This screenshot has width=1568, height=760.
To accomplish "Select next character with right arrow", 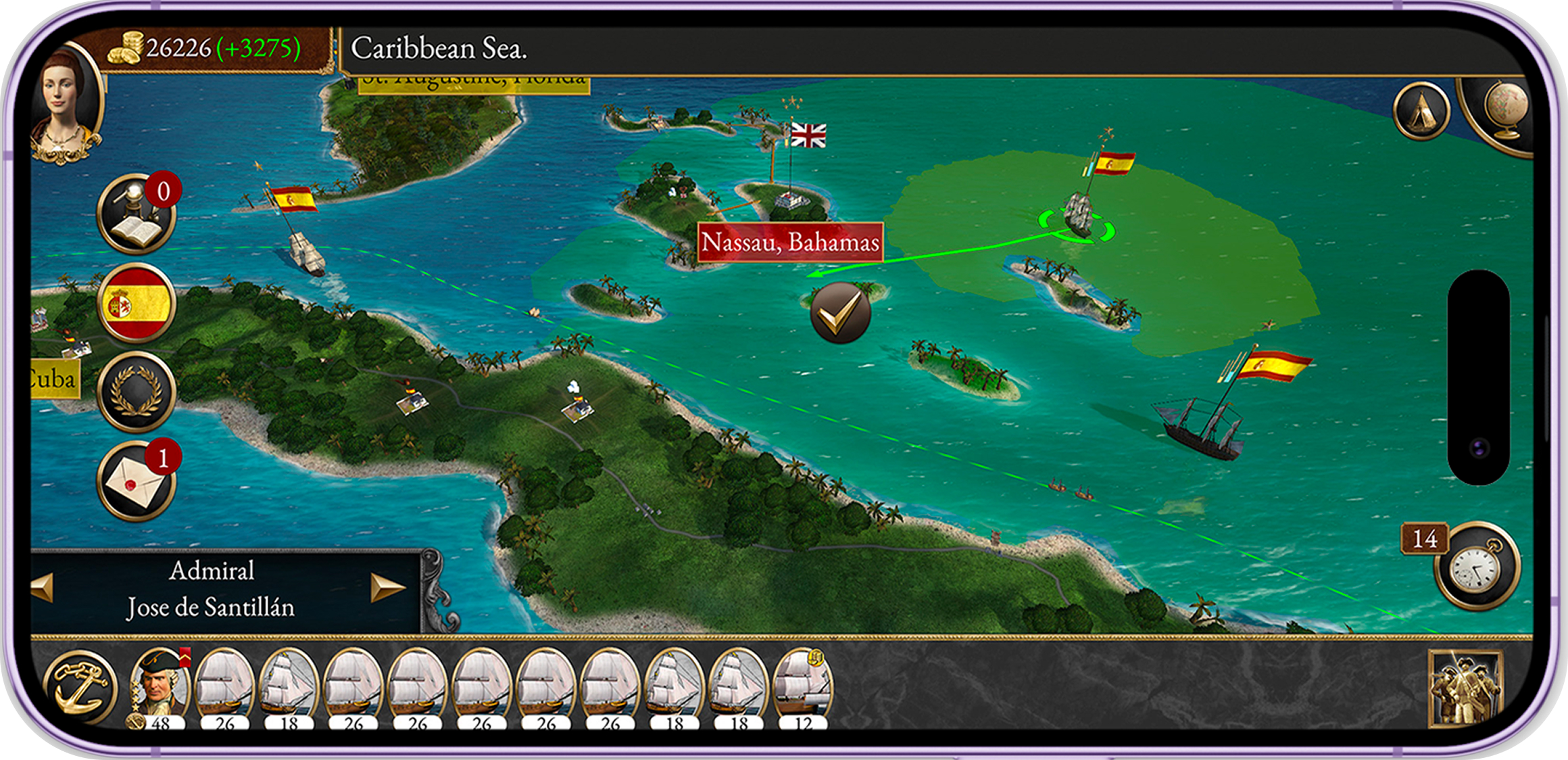I will [x=387, y=587].
